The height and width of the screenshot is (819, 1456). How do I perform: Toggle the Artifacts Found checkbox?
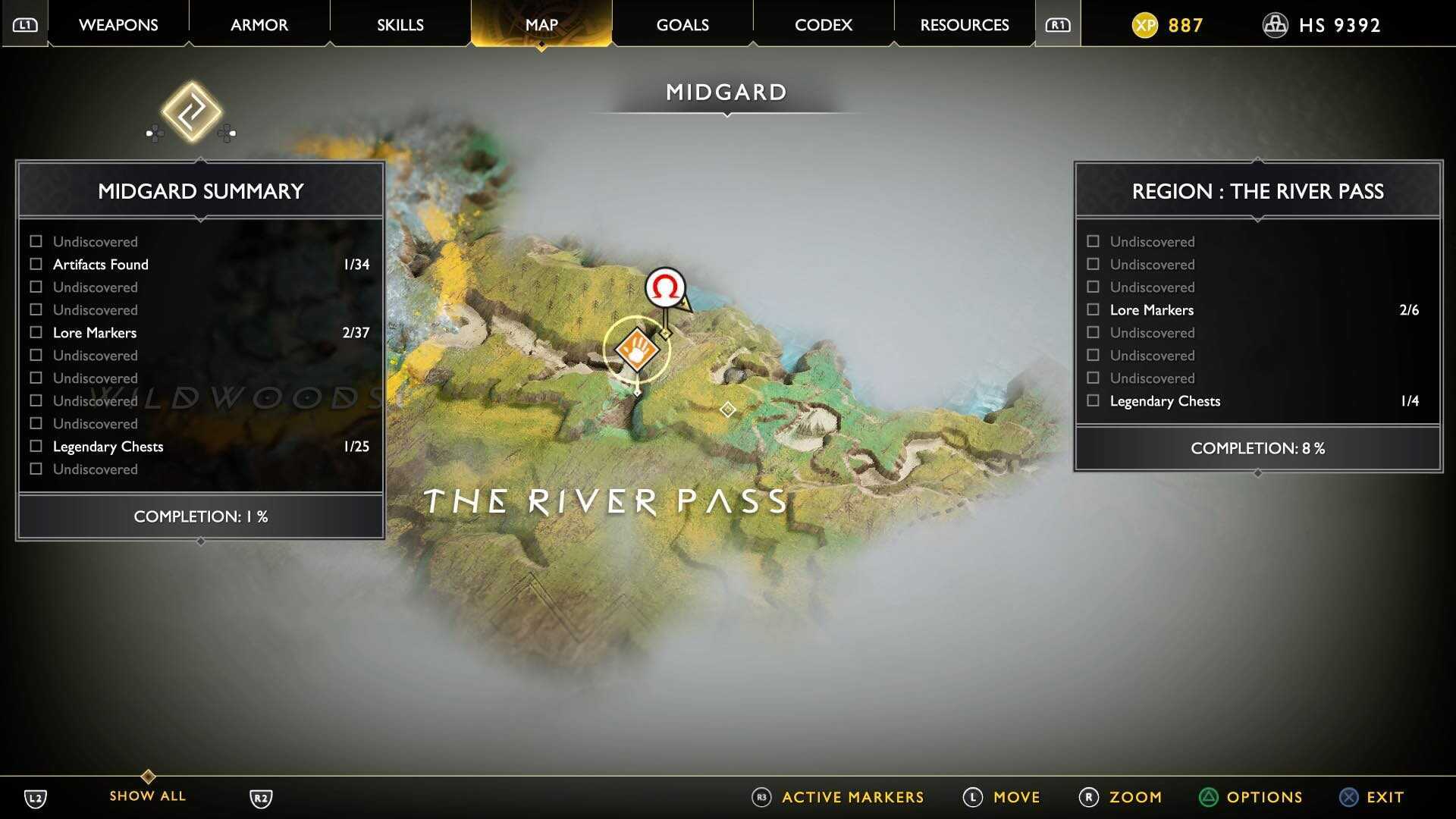[x=35, y=264]
